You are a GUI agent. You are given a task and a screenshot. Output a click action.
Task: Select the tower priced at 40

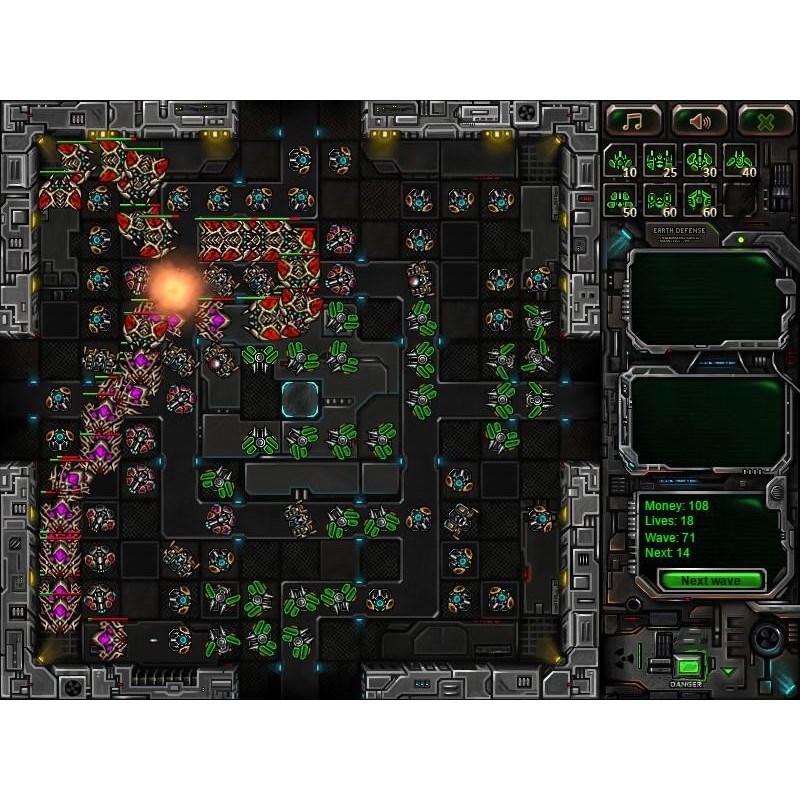click(738, 160)
